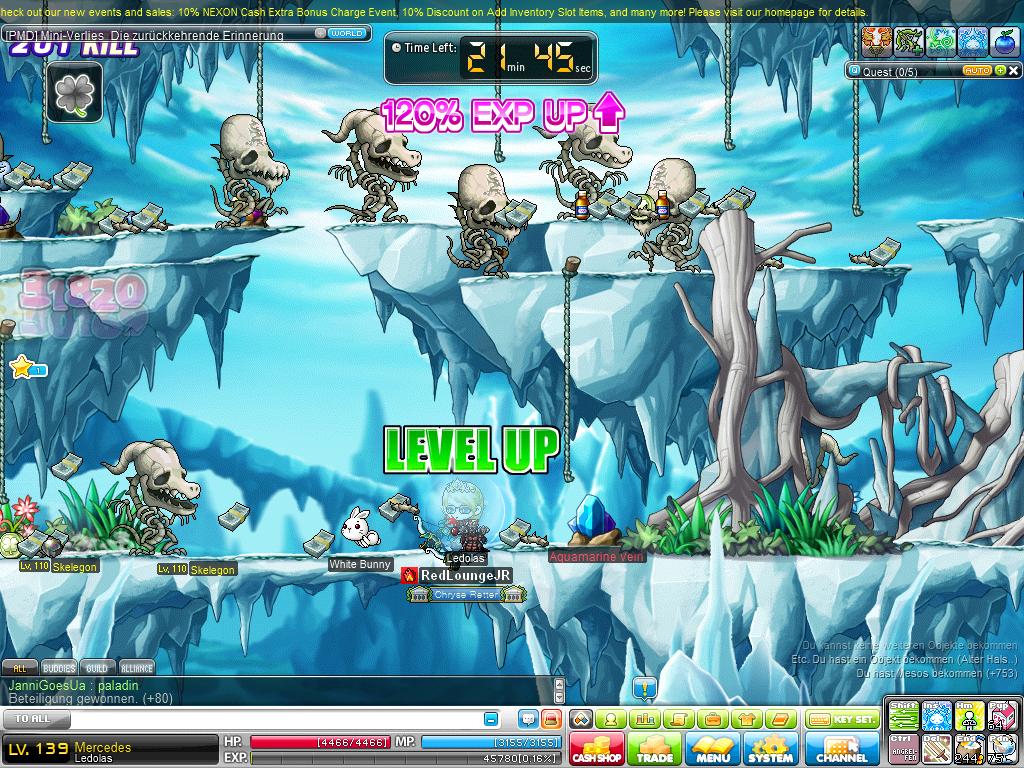Open the Channel selector

pyautogui.click(x=841, y=749)
